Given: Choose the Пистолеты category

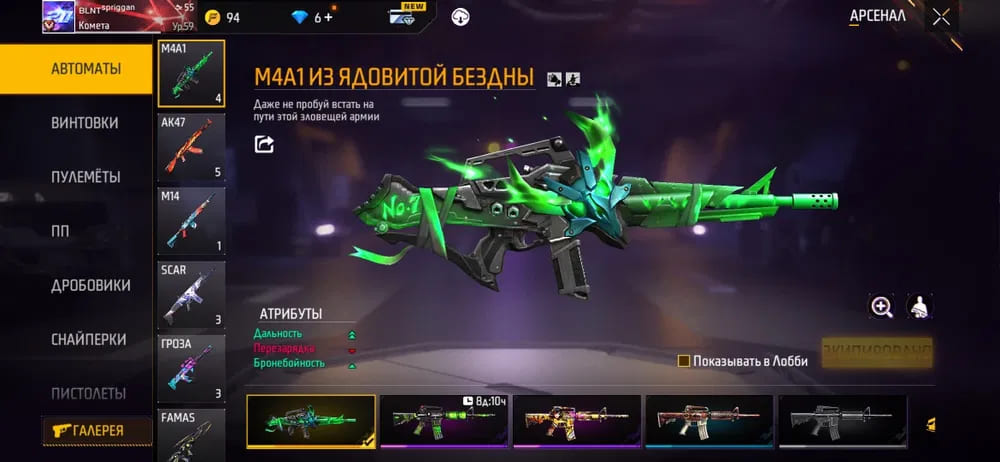Looking at the screenshot, I should pyautogui.click(x=88, y=393).
